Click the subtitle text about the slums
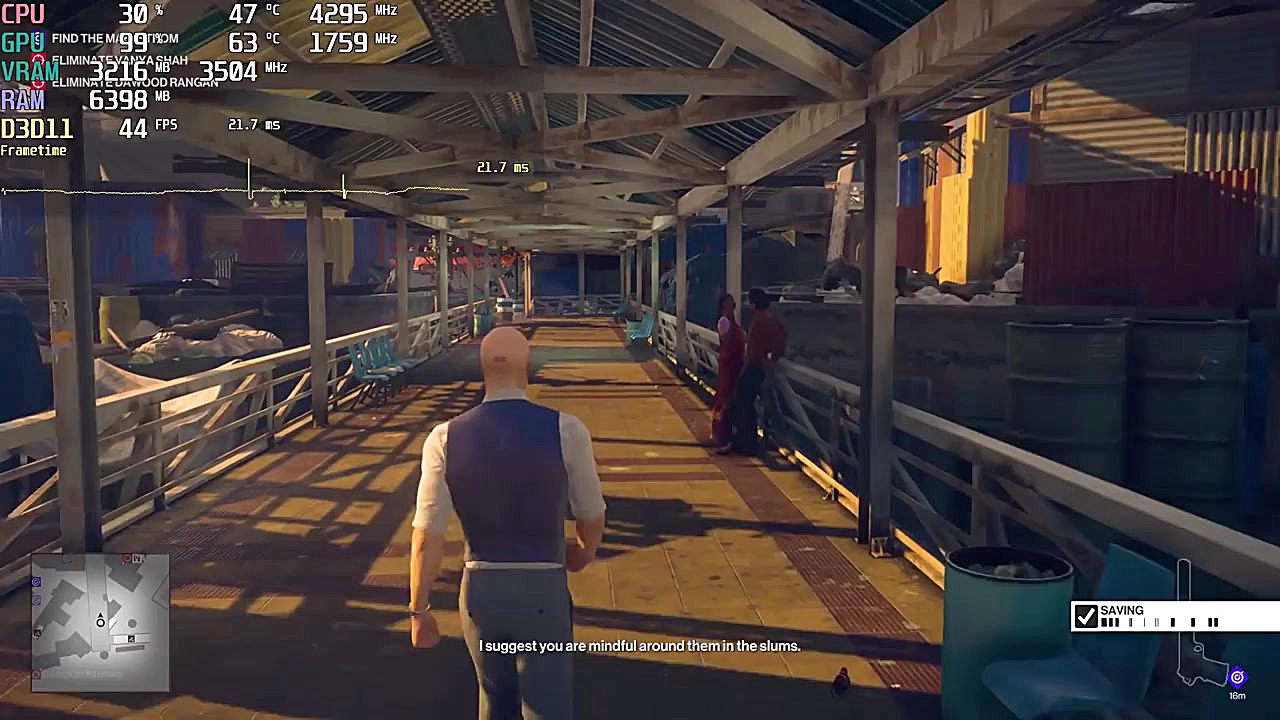Screen dimensions: 1280x720 coord(638,646)
